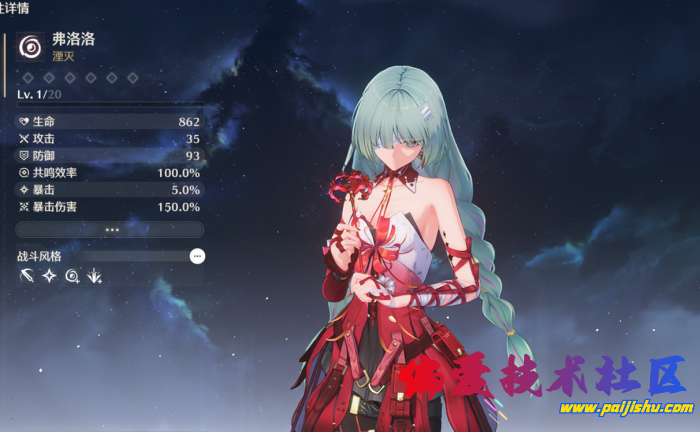Click the Havoc element swirl icon beside the character name
Image resolution: width=700 pixels, height=432 pixels.
pyautogui.click(x=31, y=47)
